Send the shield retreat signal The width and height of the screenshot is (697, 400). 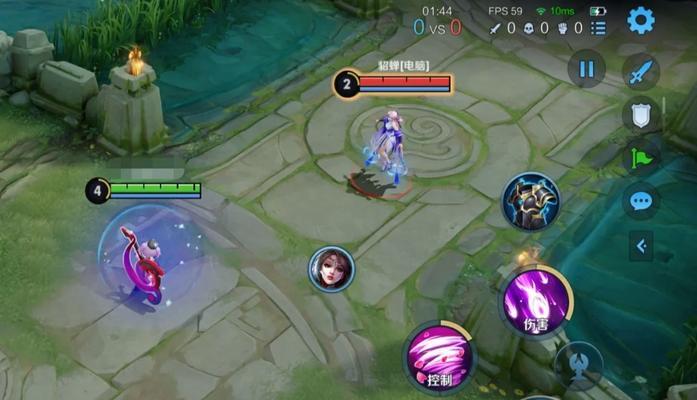click(x=640, y=114)
